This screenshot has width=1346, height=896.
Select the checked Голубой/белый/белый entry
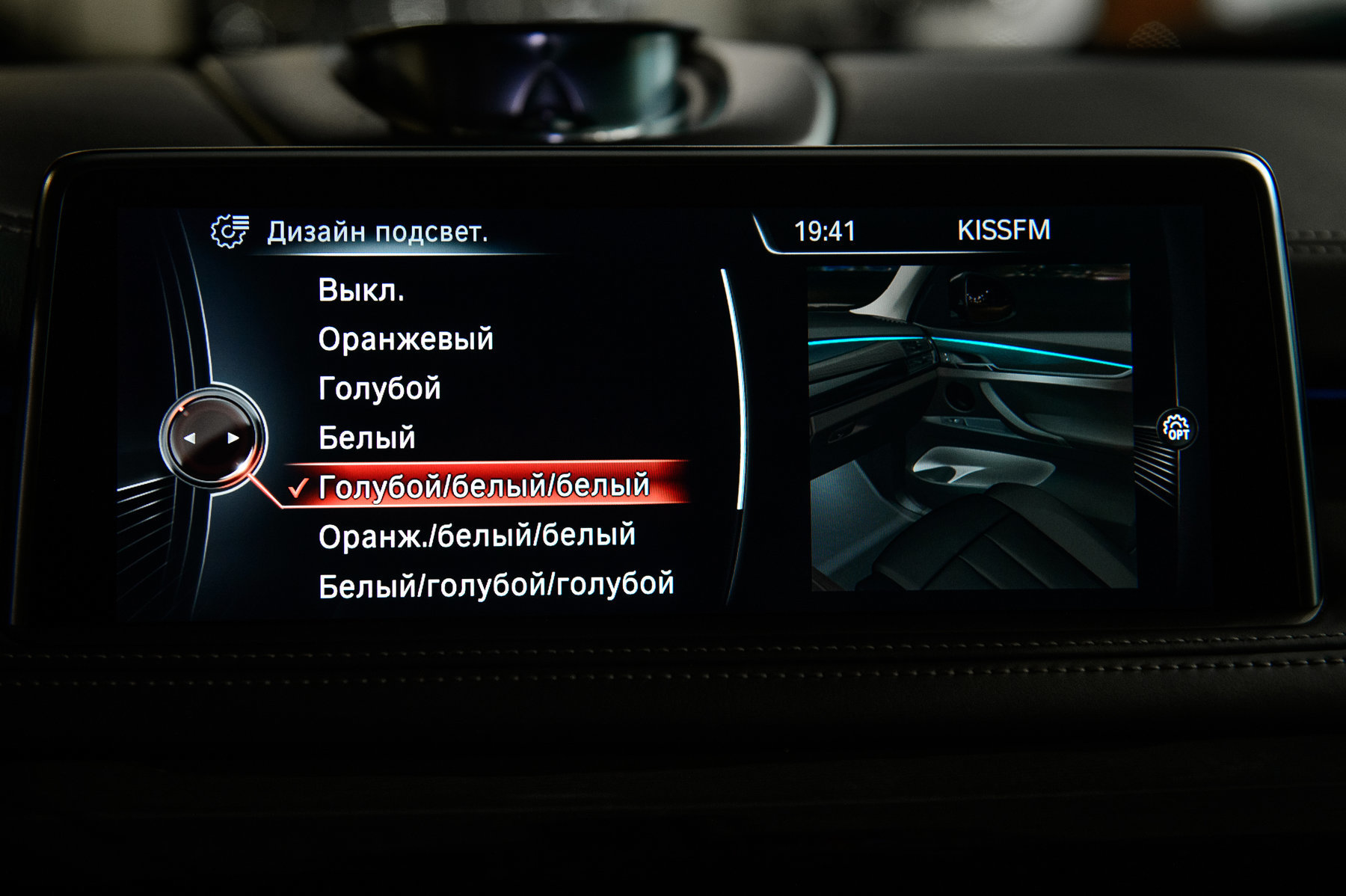point(484,487)
